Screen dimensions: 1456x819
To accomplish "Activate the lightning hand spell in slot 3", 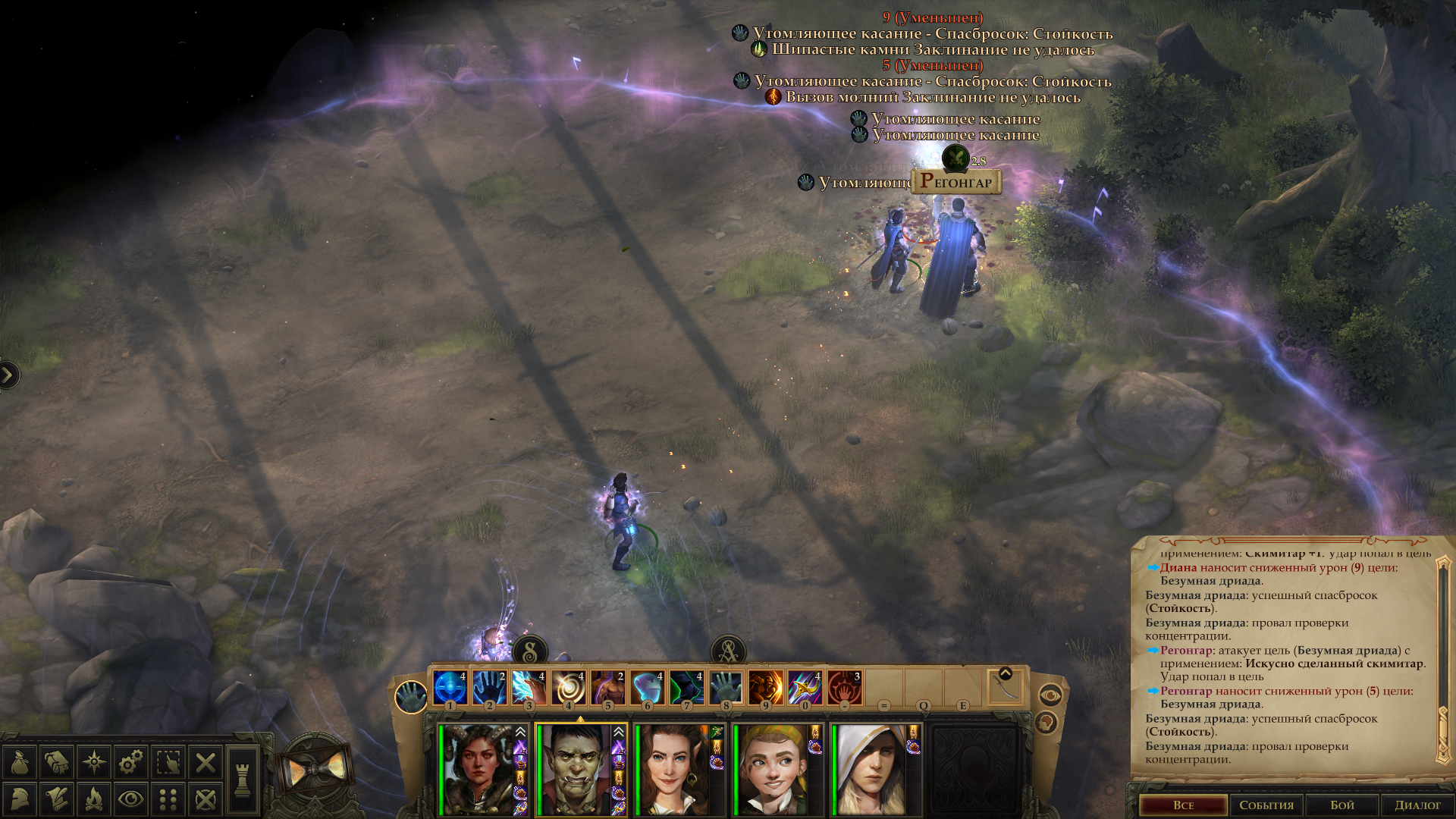I will tap(529, 688).
